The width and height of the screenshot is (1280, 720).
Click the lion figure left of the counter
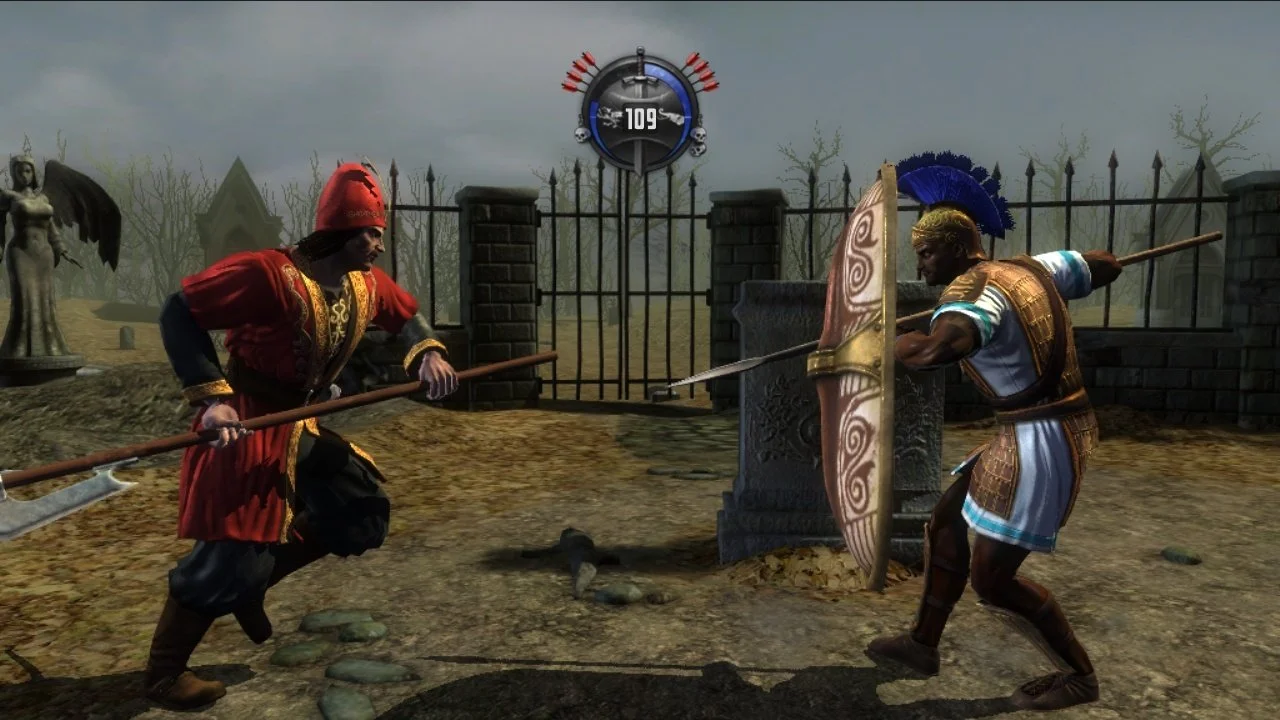(x=608, y=116)
